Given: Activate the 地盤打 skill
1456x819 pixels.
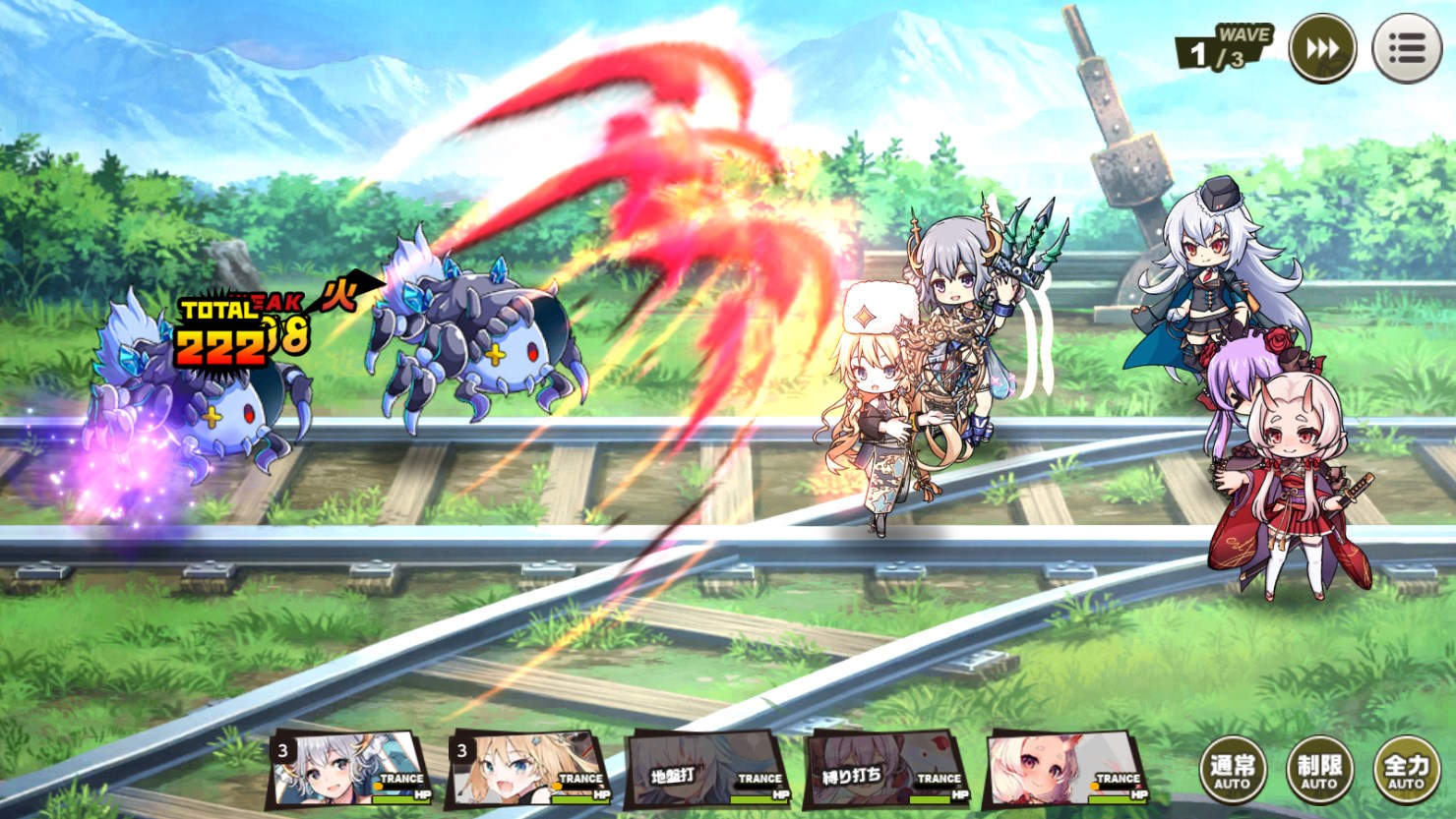Looking at the screenshot, I should (671, 774).
